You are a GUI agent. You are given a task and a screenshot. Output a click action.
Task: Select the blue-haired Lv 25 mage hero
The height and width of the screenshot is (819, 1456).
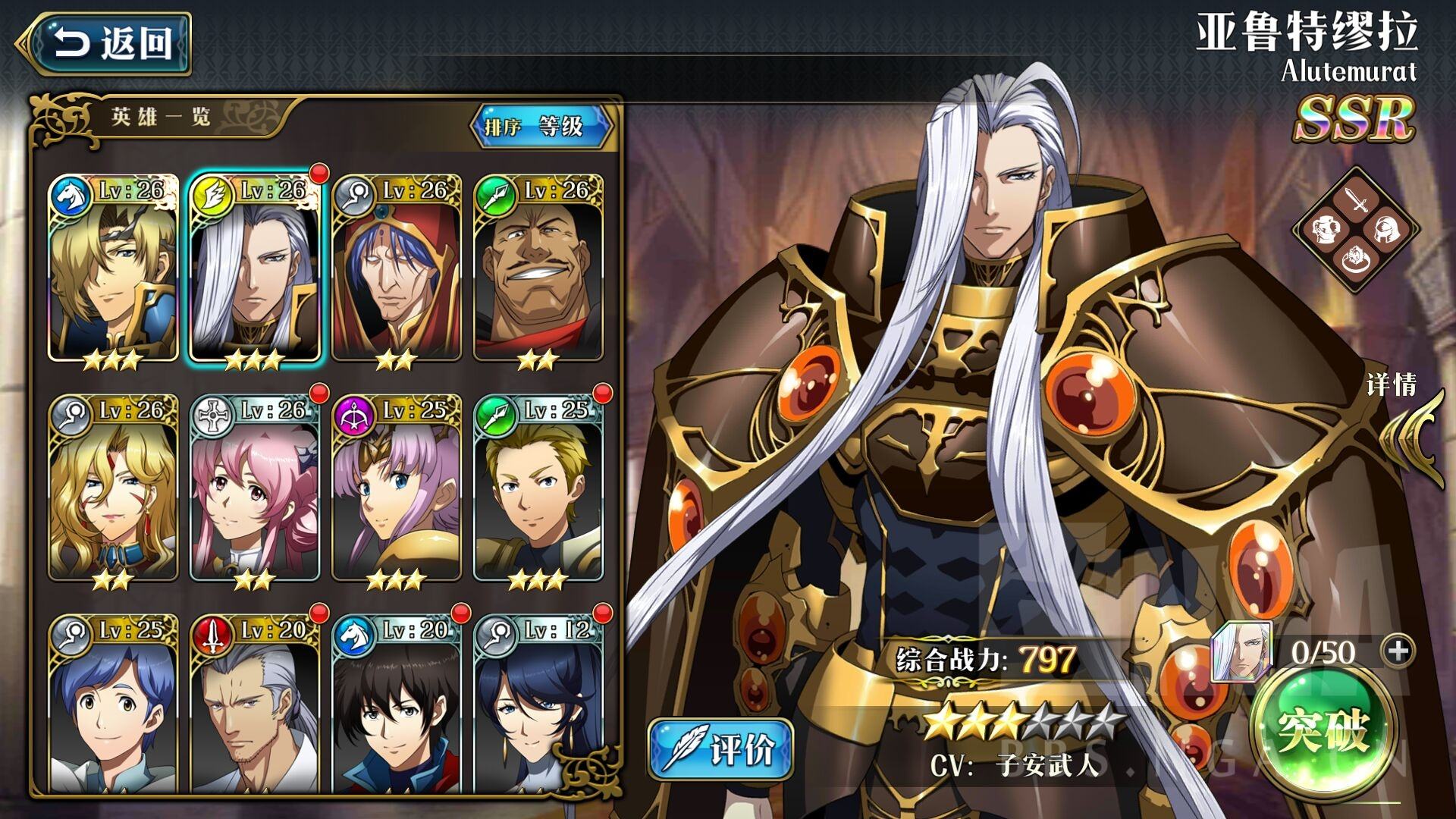113,705
